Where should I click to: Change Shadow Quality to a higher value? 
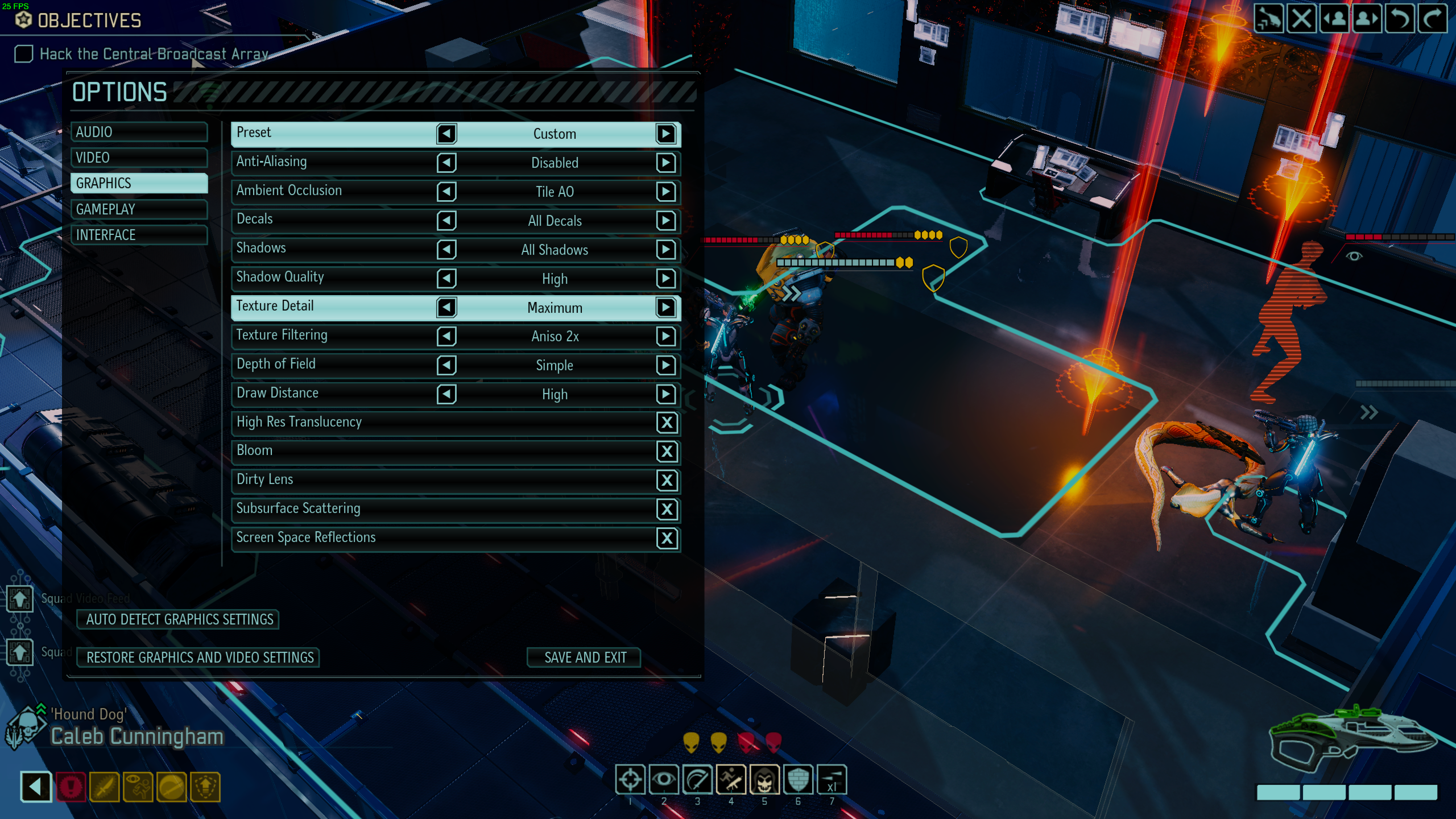pyautogui.click(x=666, y=278)
